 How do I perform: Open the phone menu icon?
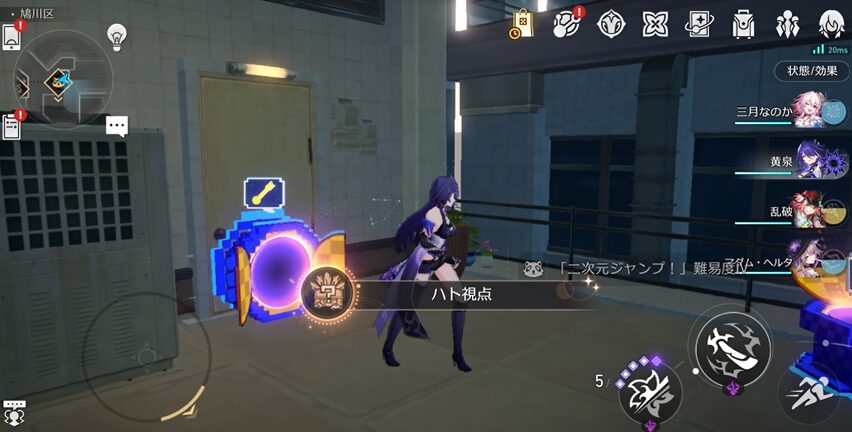(12, 36)
